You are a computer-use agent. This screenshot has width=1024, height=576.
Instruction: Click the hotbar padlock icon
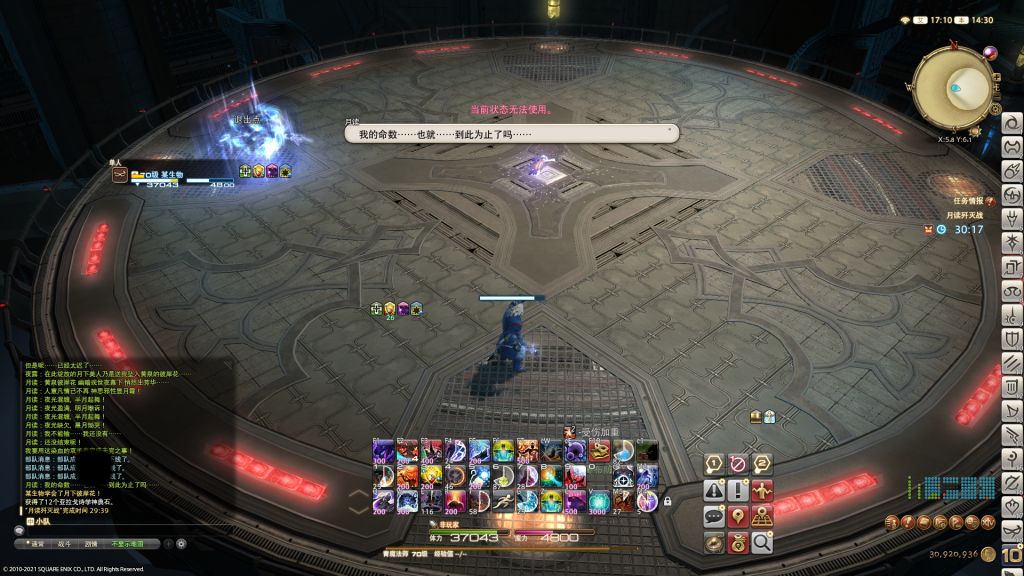[x=667, y=500]
